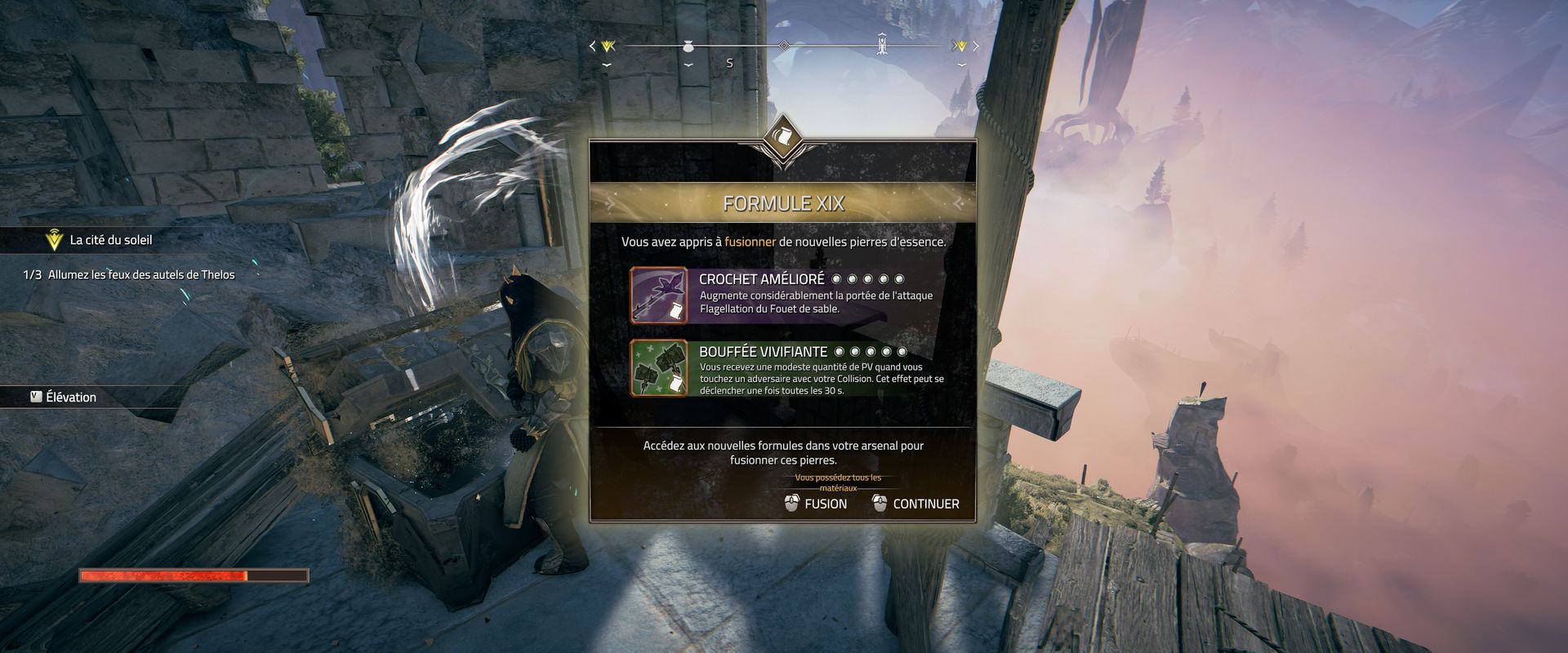
Task: Select the Crochet Amélioré essence stone icon
Action: pos(659,295)
